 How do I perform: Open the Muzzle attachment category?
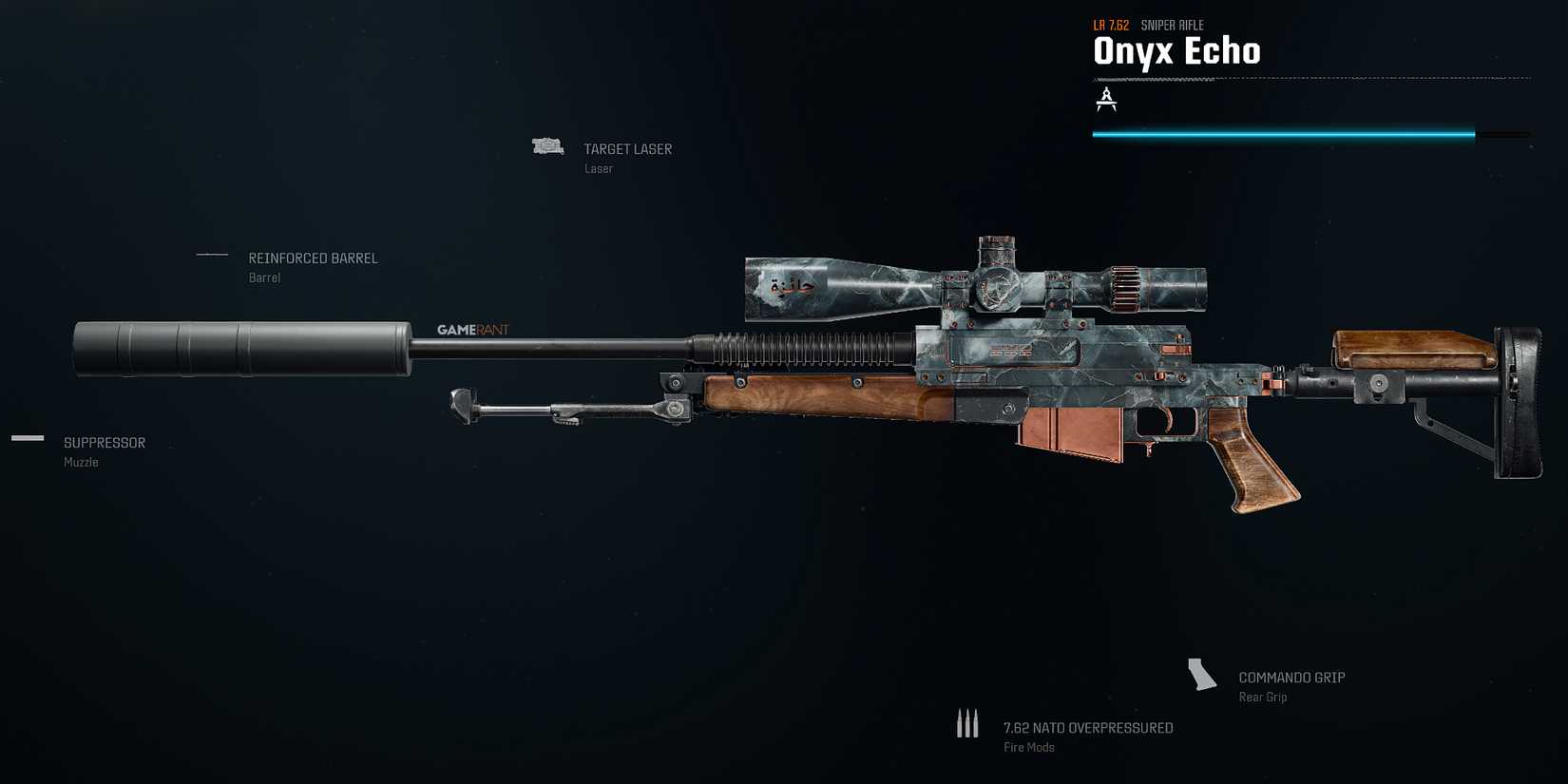(80, 462)
